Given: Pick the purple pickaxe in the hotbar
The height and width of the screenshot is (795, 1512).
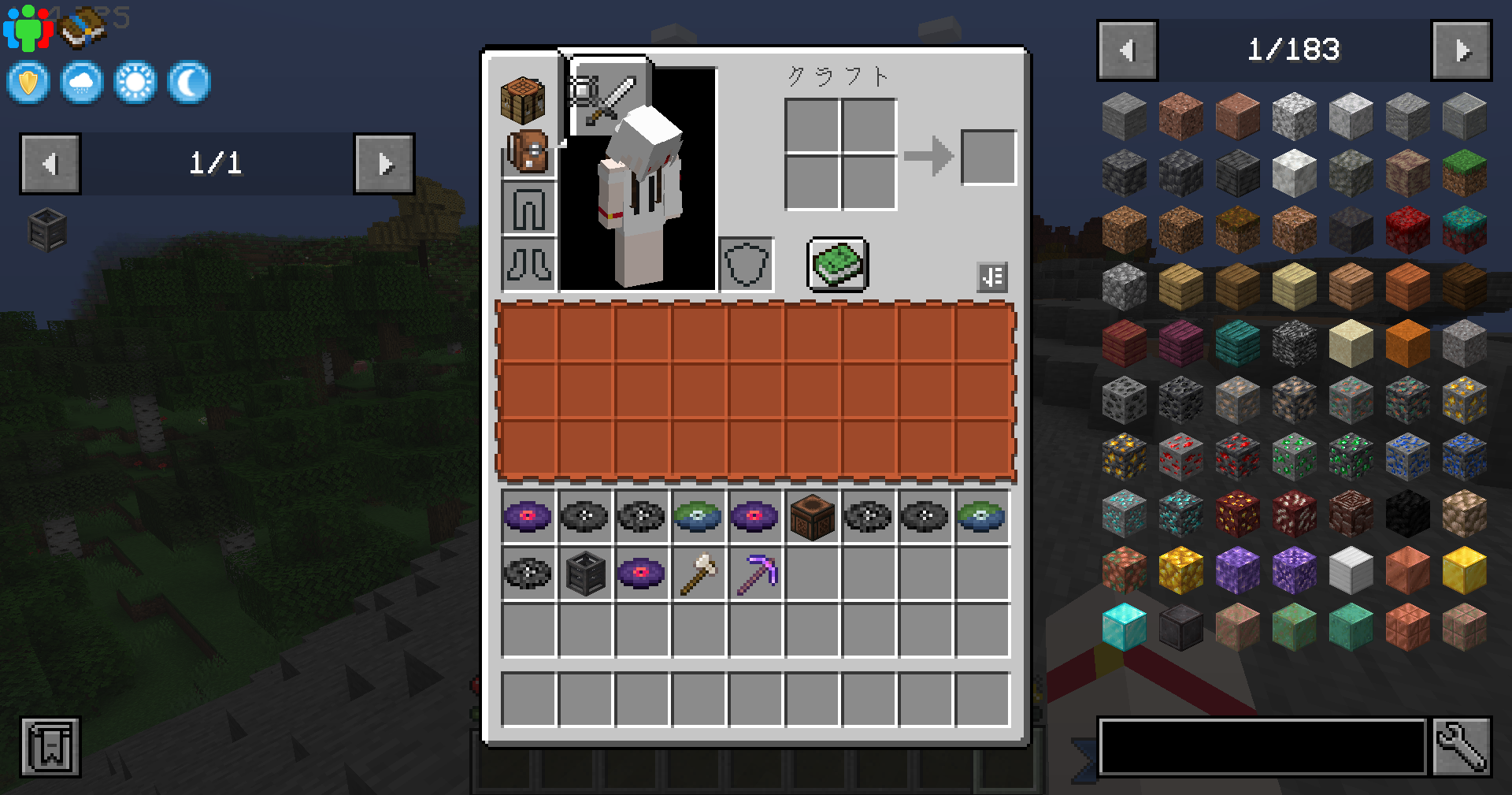Looking at the screenshot, I should [754, 574].
